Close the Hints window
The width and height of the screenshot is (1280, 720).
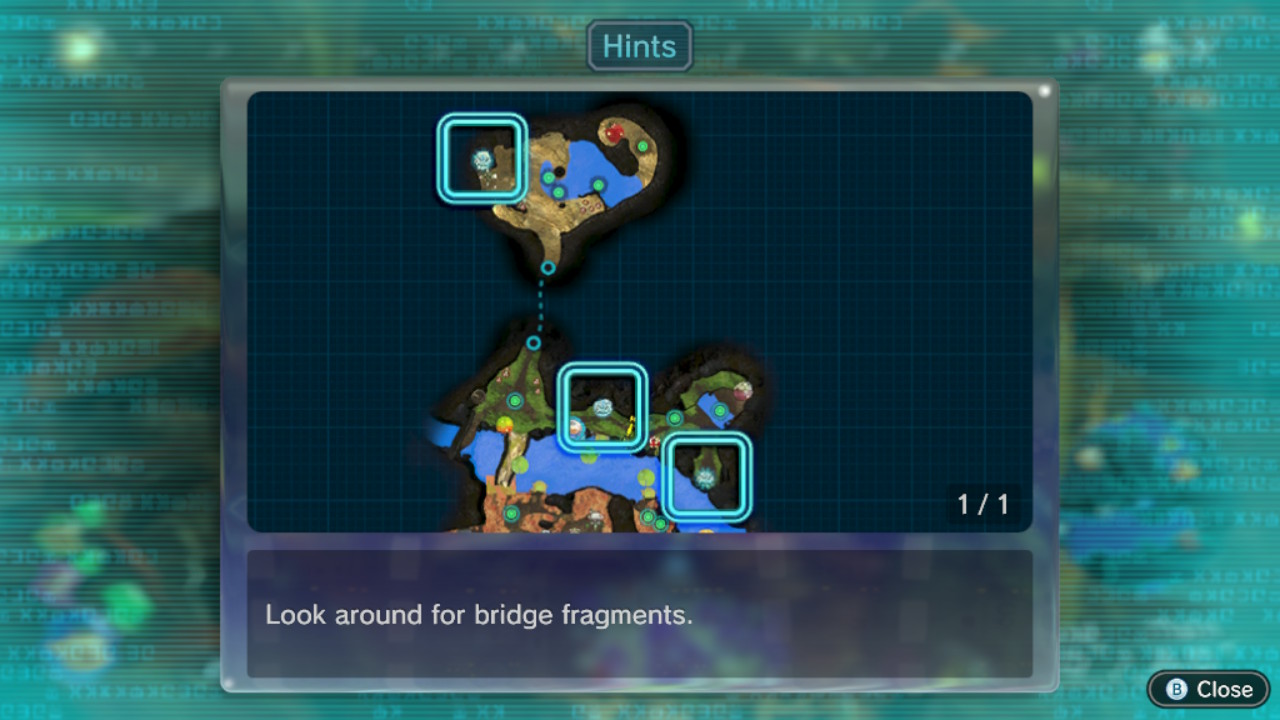[x=1208, y=689]
